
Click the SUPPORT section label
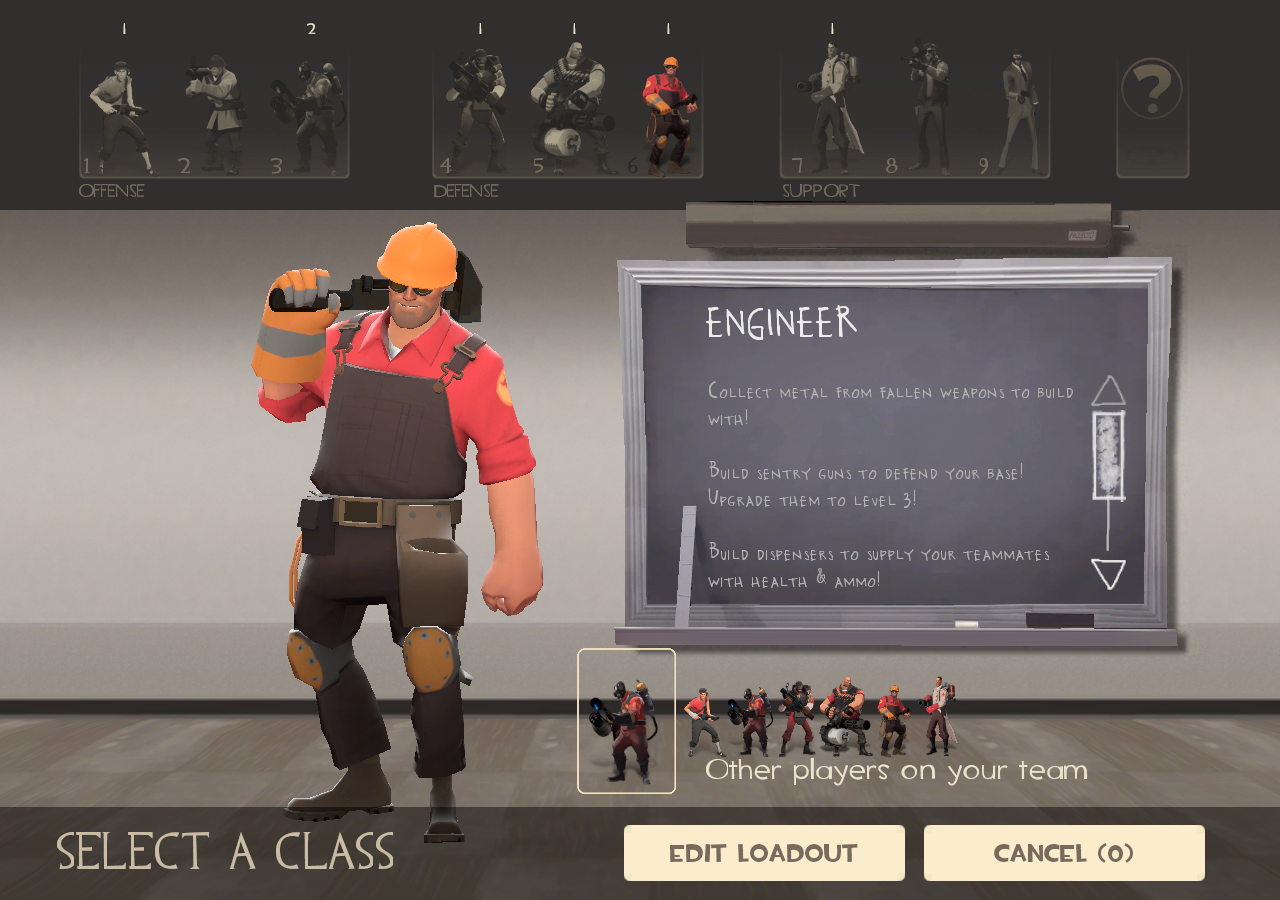pos(820,190)
